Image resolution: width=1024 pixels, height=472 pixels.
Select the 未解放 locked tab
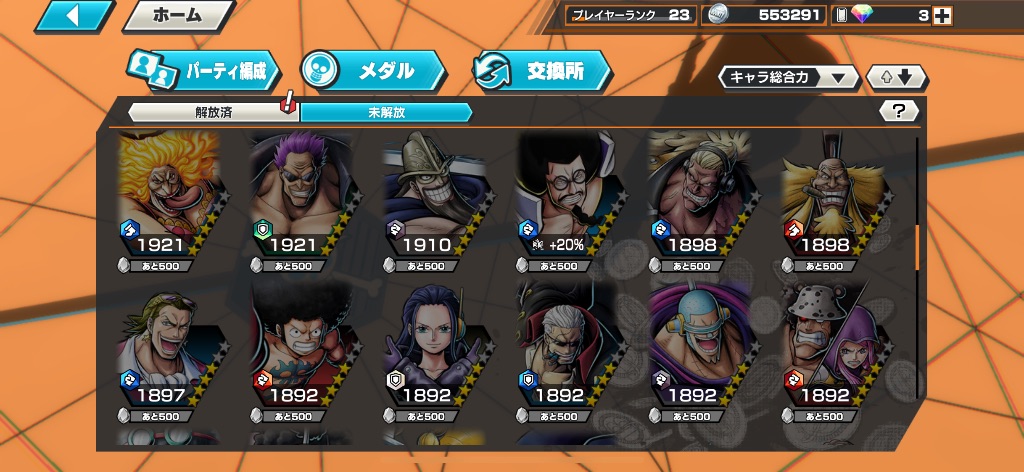click(x=386, y=112)
